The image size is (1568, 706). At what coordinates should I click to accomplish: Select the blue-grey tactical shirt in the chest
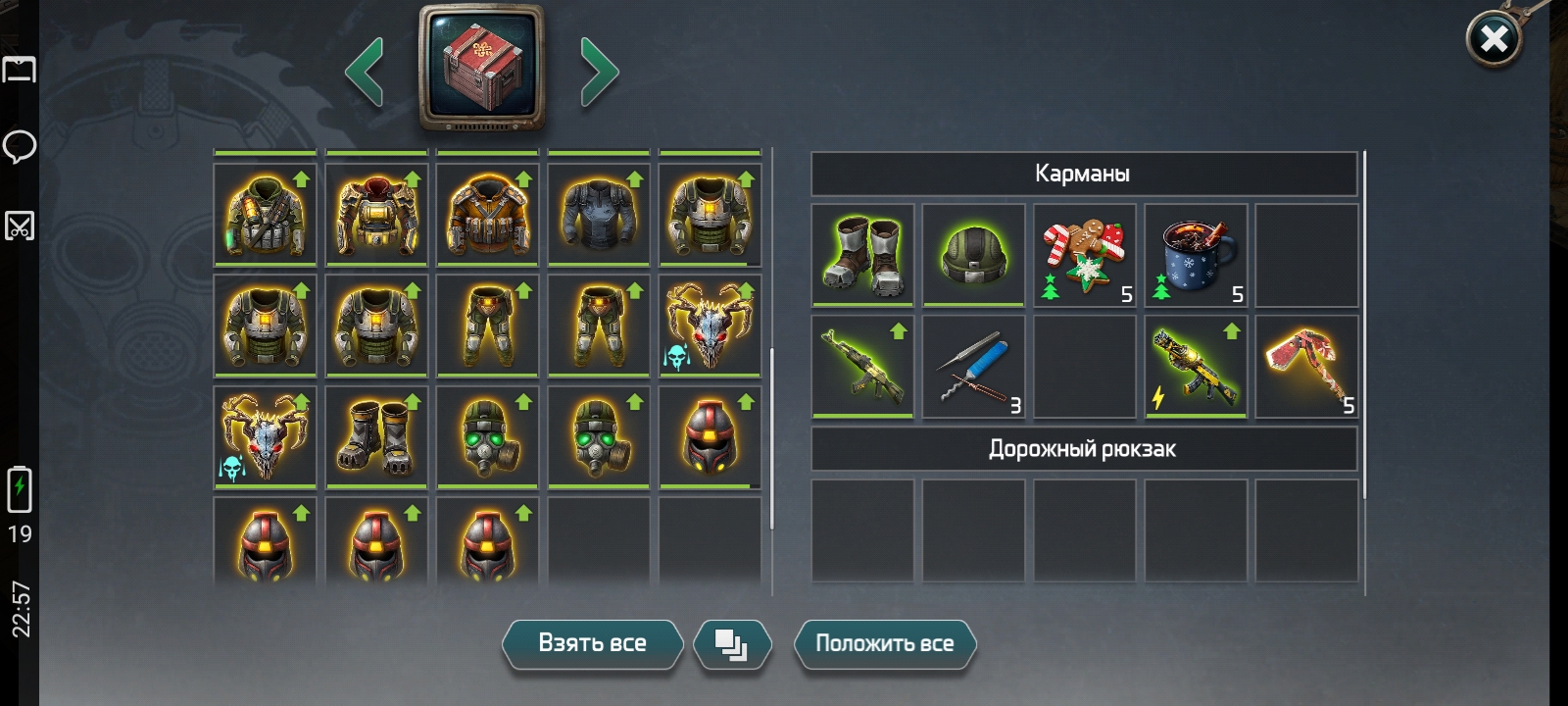click(599, 214)
